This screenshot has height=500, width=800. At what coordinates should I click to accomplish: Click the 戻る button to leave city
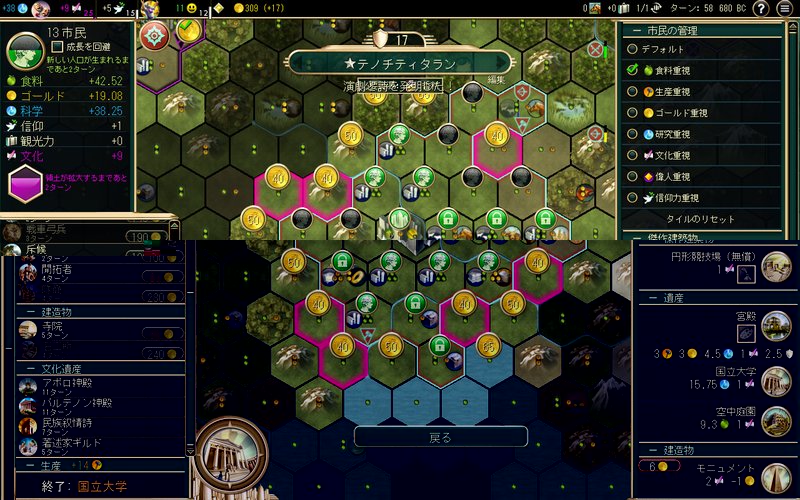coord(440,438)
